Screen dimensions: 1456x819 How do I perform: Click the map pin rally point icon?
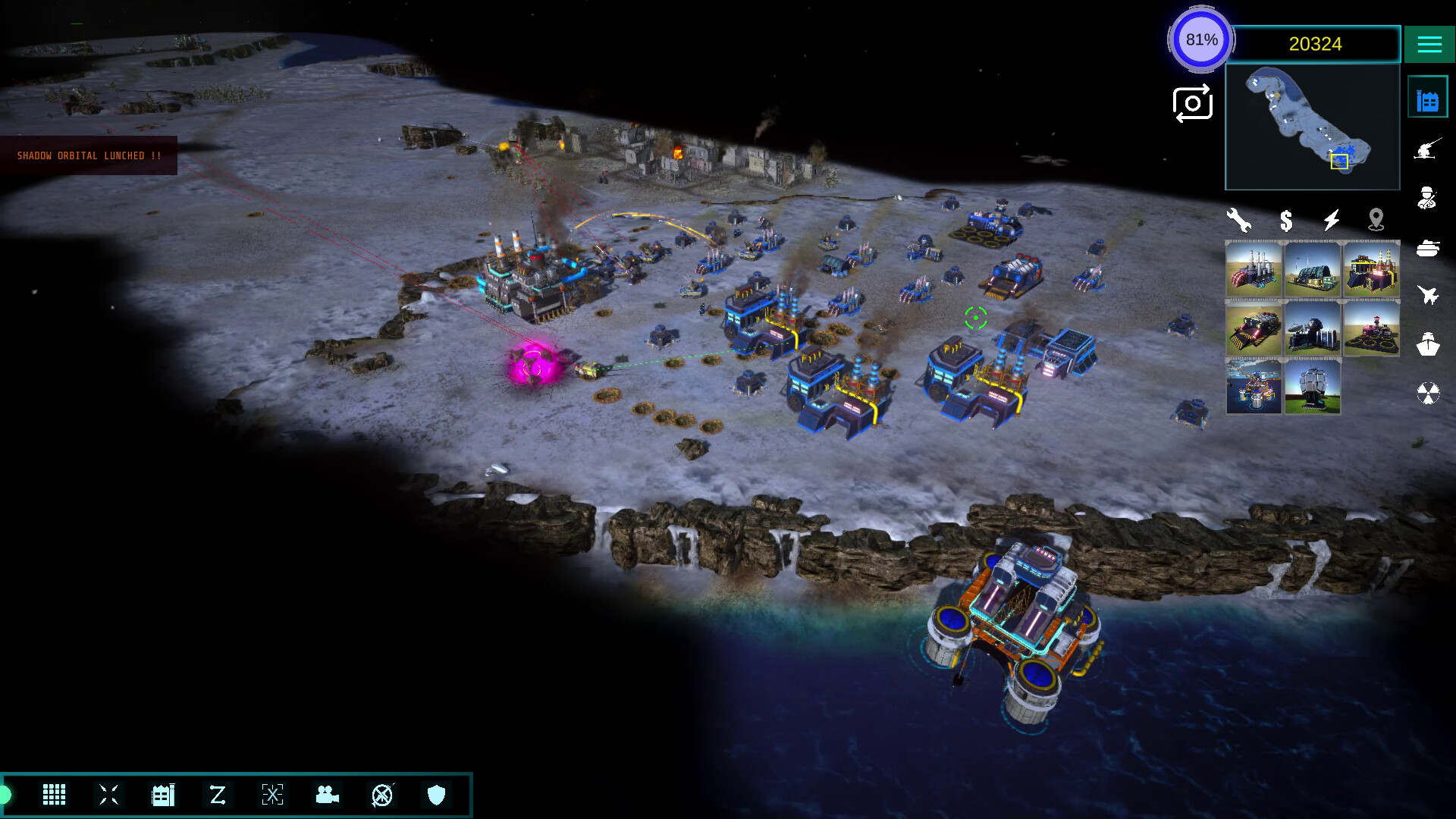tap(1376, 221)
